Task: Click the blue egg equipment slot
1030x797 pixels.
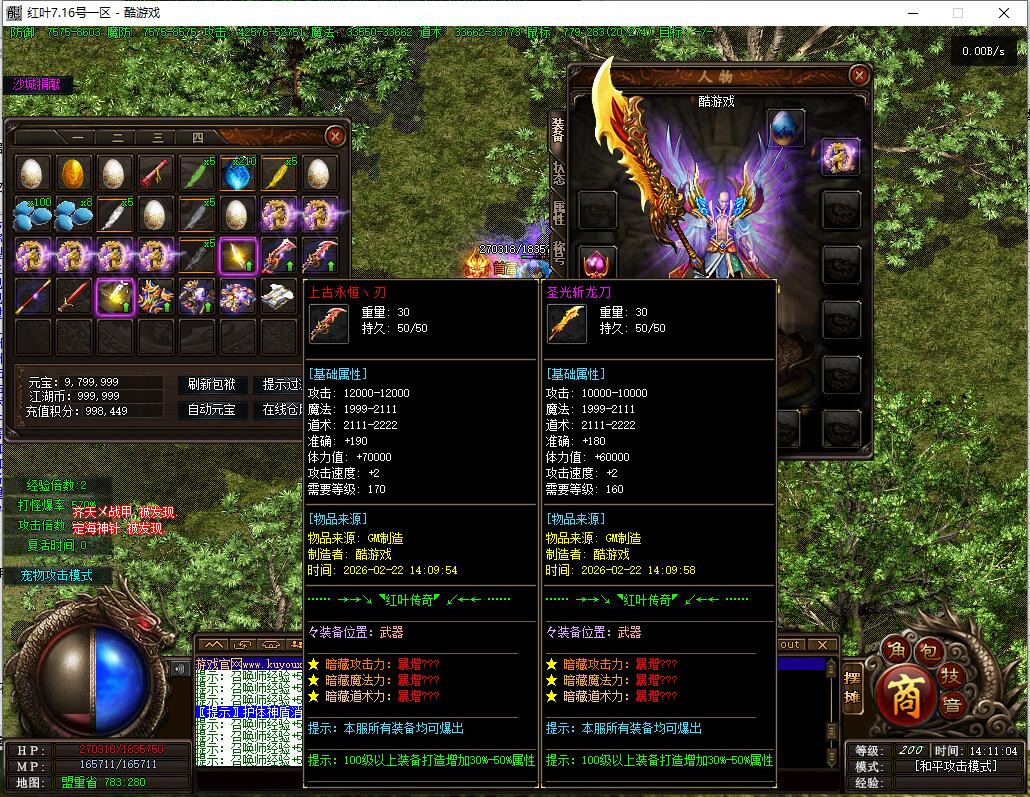Action: point(786,127)
